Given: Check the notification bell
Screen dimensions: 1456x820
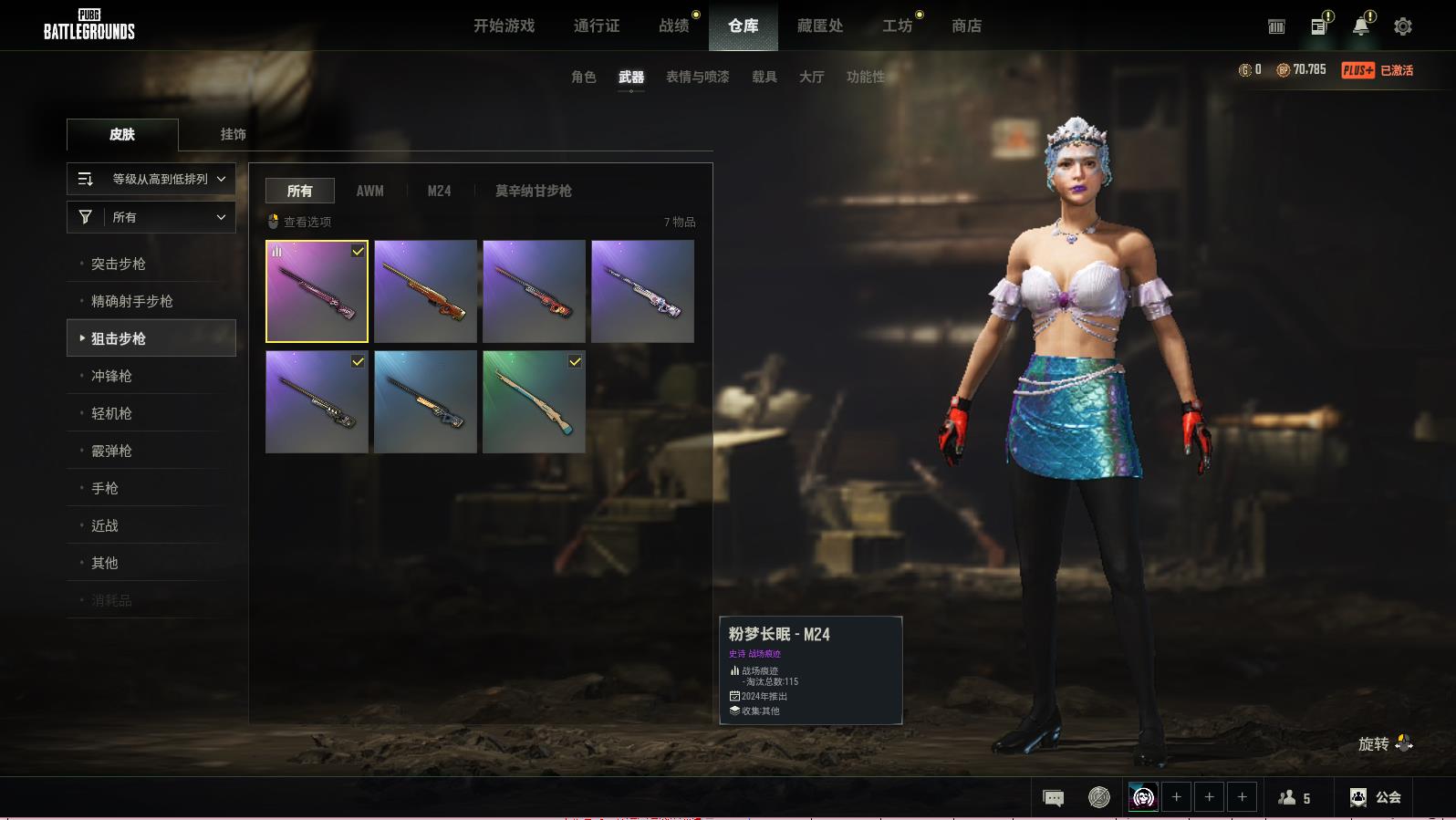Looking at the screenshot, I should point(1360,26).
